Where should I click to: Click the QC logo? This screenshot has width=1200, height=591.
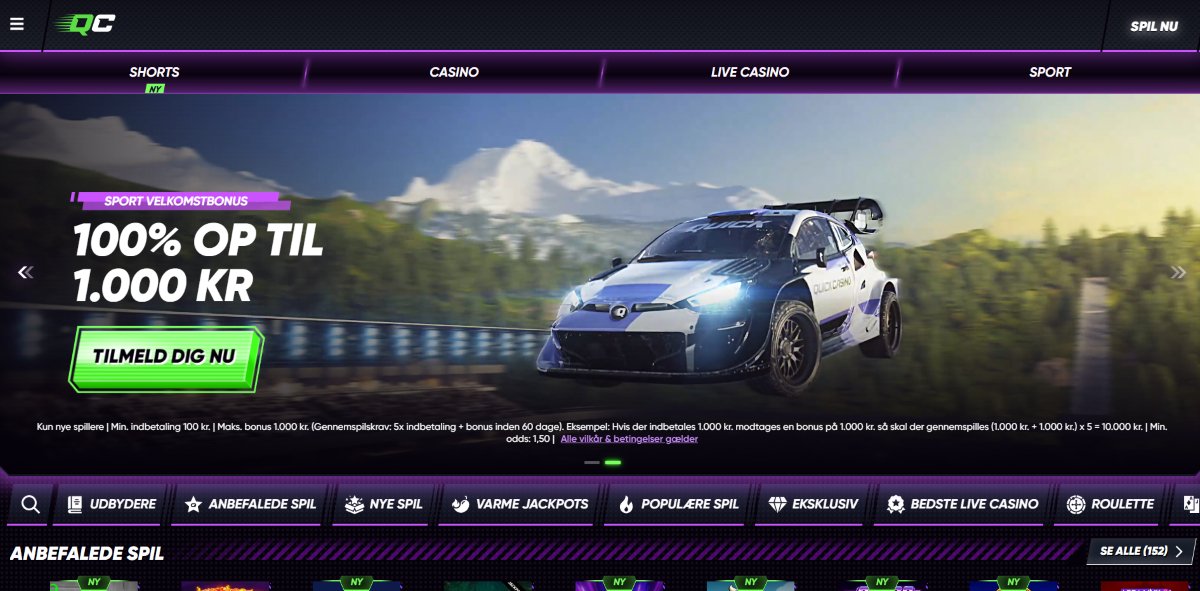click(x=86, y=24)
